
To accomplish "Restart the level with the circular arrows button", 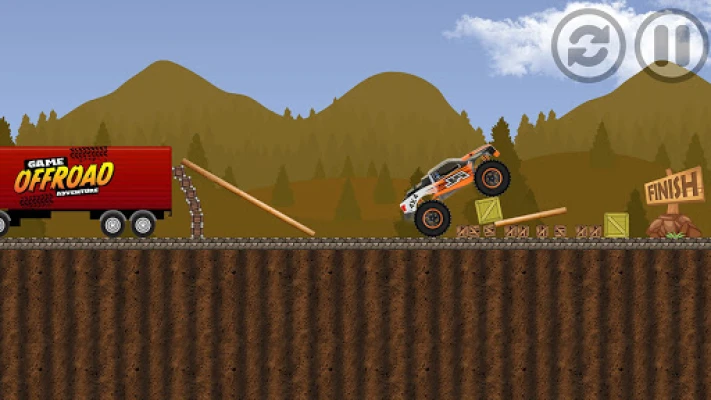I will [589, 45].
